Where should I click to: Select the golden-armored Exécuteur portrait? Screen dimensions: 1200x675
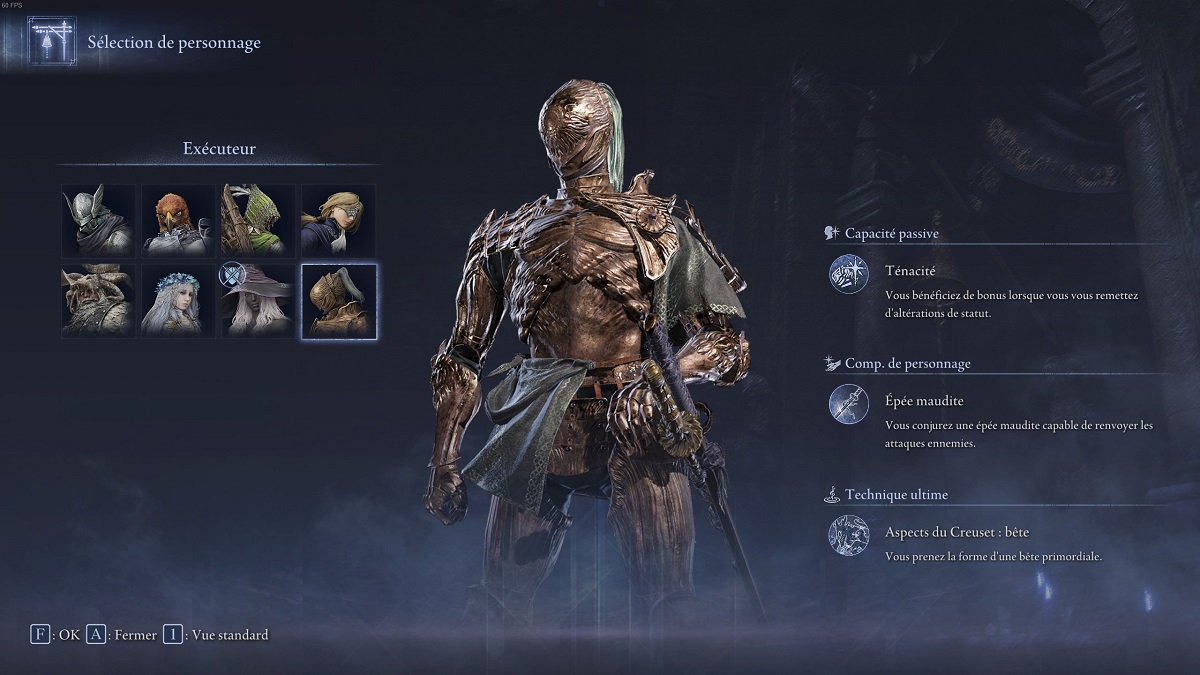338,301
